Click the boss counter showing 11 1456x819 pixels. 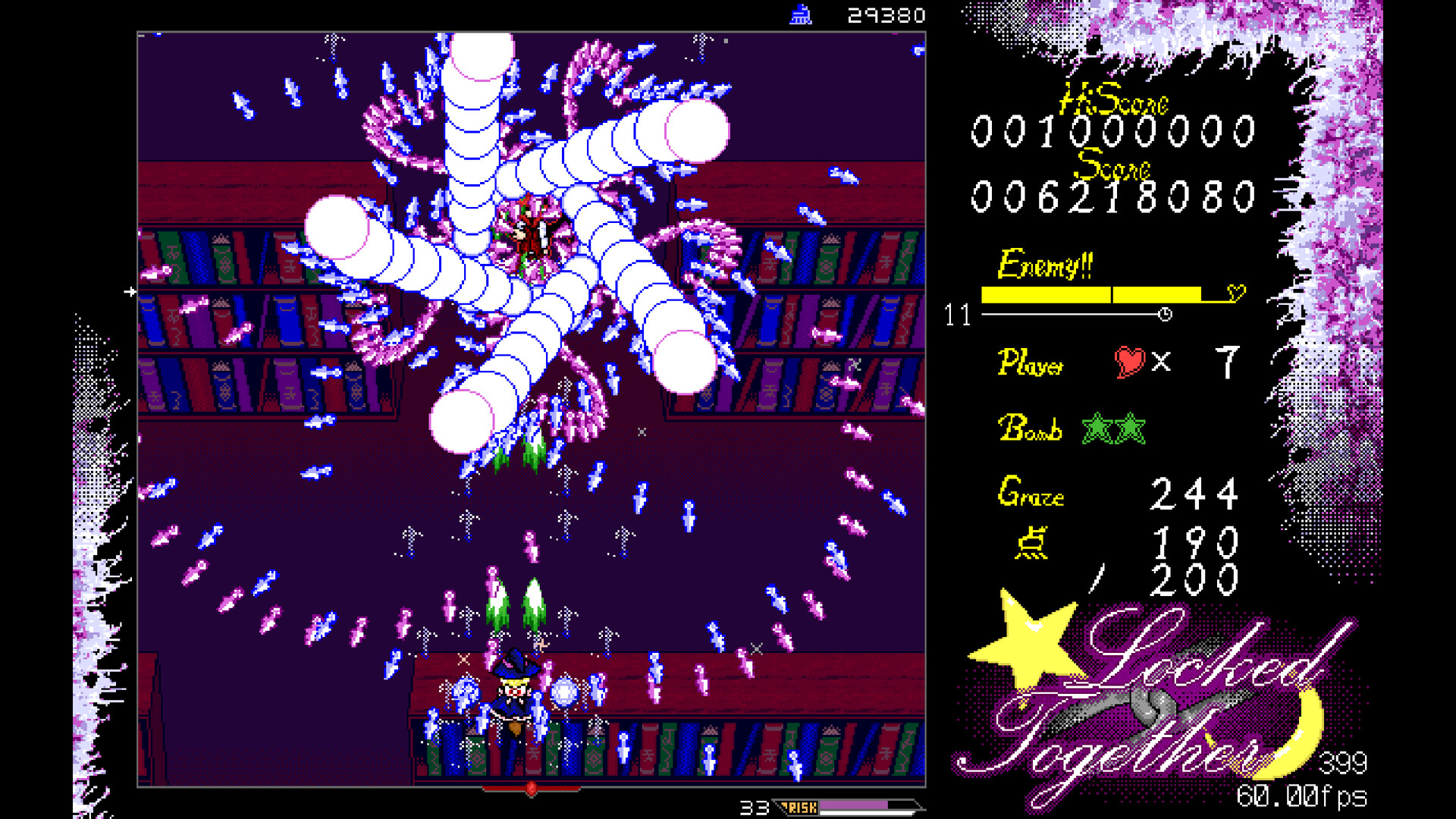(x=957, y=314)
